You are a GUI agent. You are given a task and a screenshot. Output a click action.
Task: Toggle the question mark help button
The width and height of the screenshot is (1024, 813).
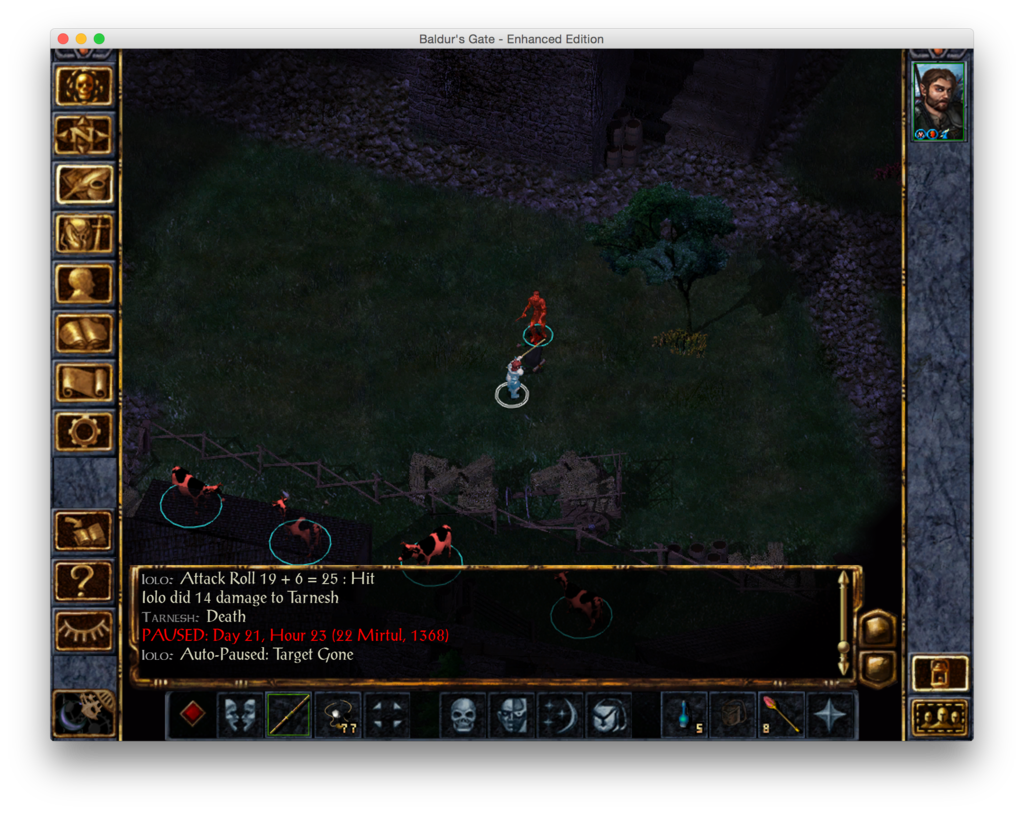click(x=84, y=580)
